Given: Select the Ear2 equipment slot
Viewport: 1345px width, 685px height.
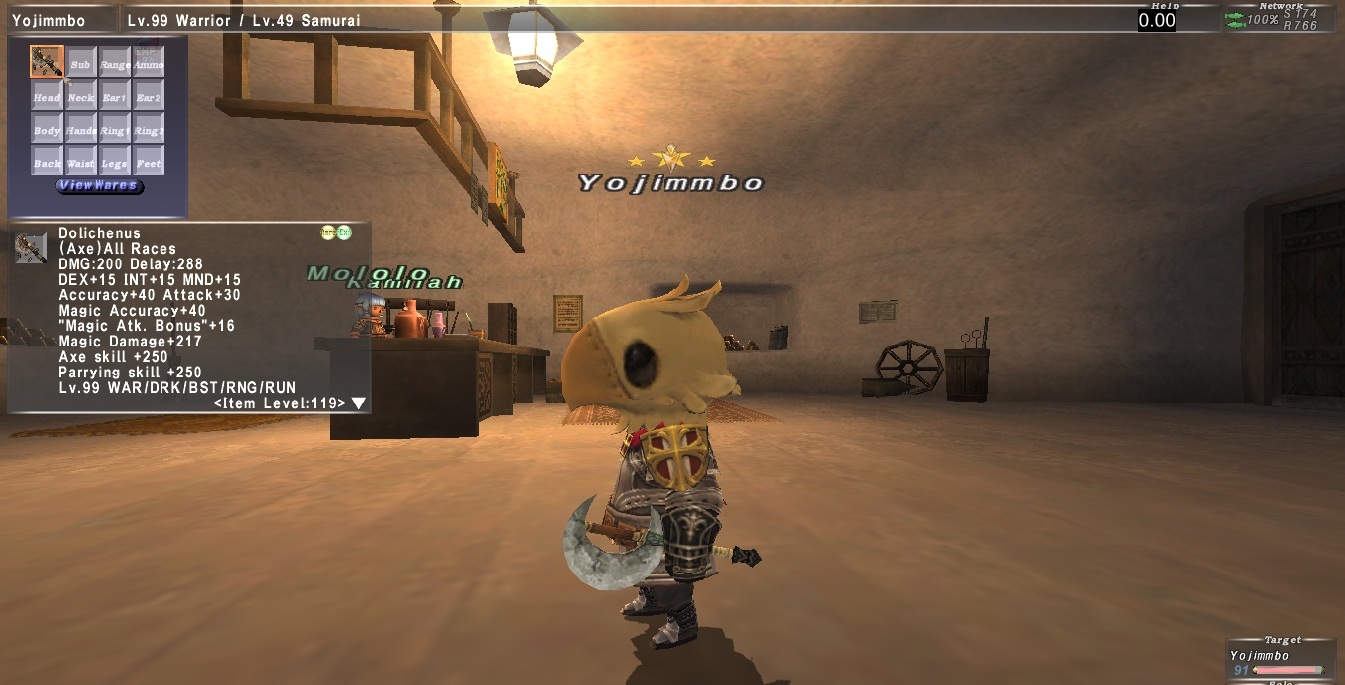Looking at the screenshot, I should click(148, 95).
